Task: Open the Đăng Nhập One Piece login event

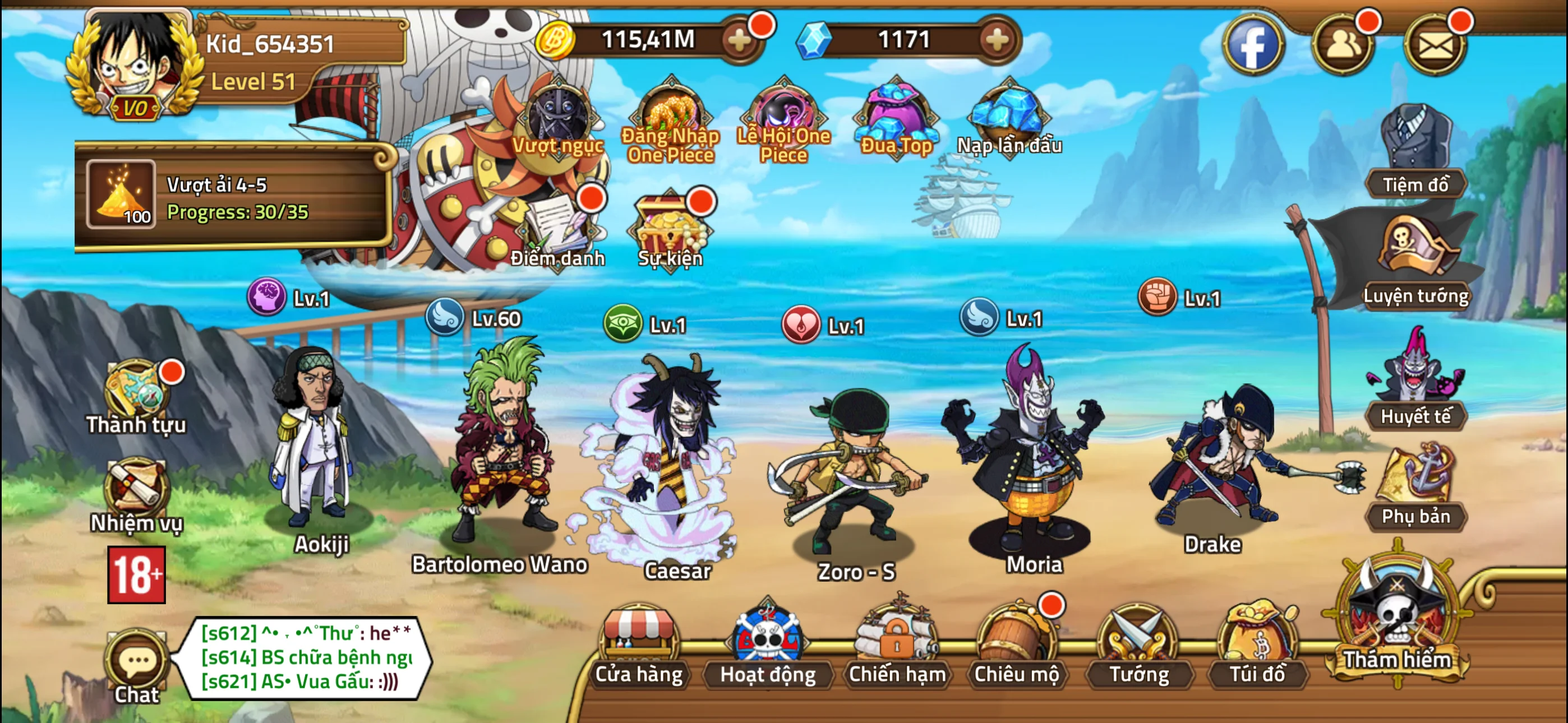Action: pos(668,115)
